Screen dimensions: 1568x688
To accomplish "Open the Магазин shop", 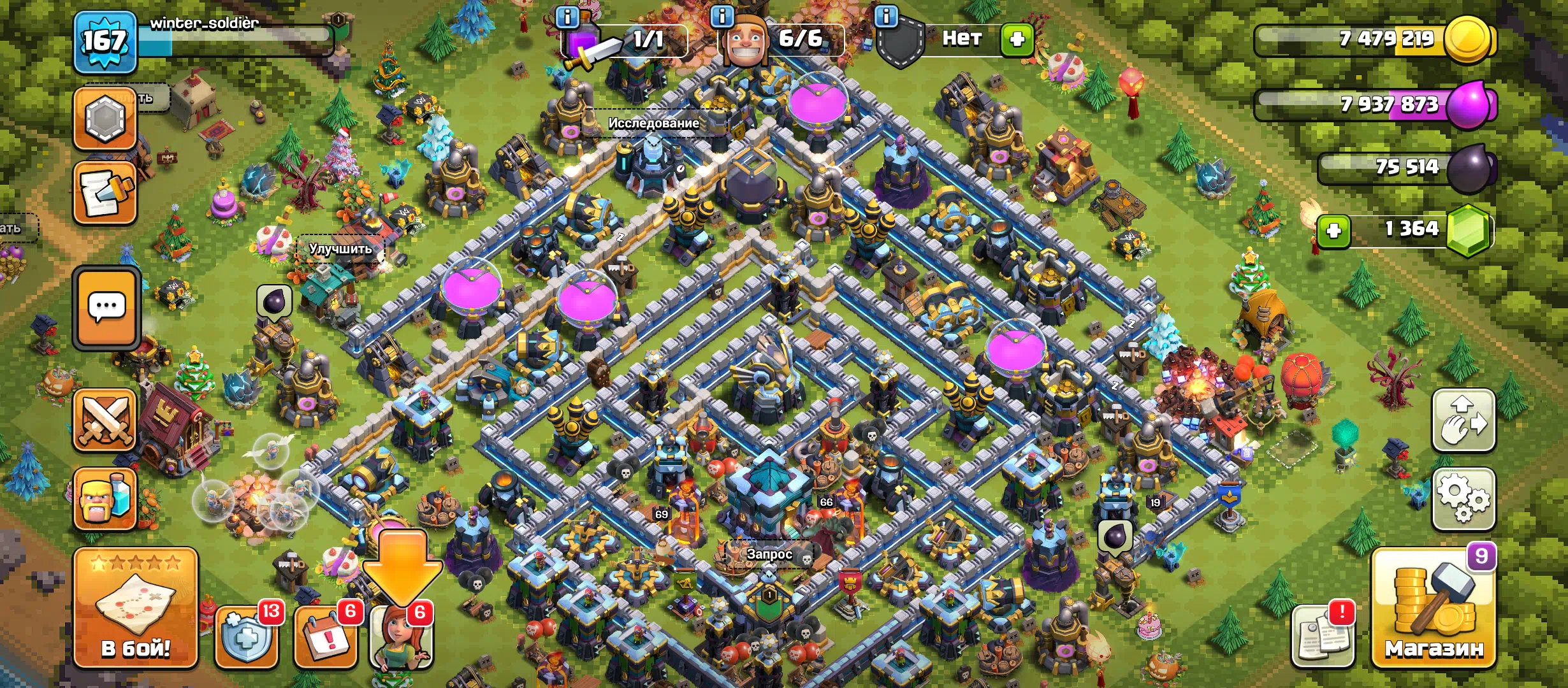I will 1434,610.
